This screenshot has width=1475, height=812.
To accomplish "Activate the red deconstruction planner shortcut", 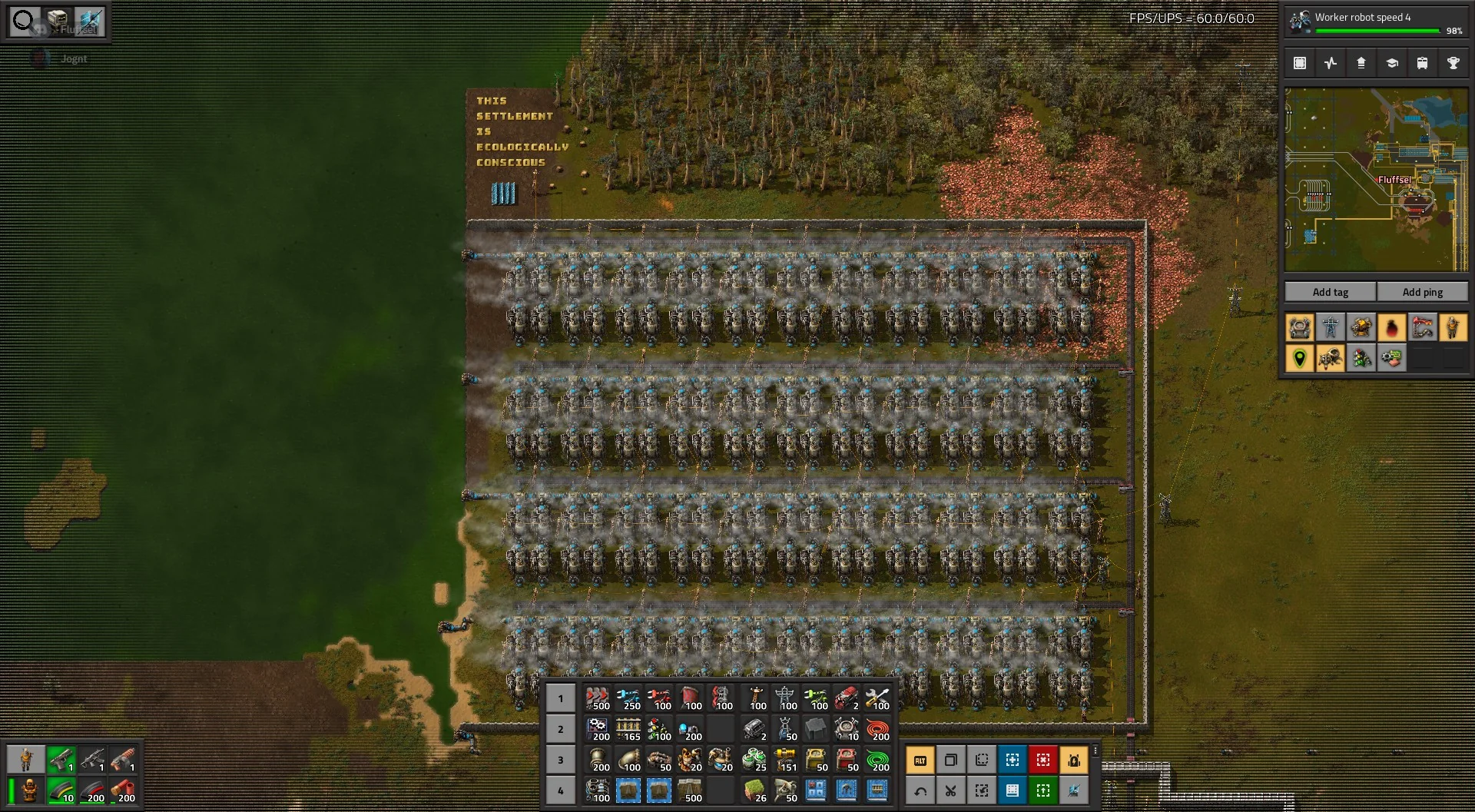I will point(1042,760).
